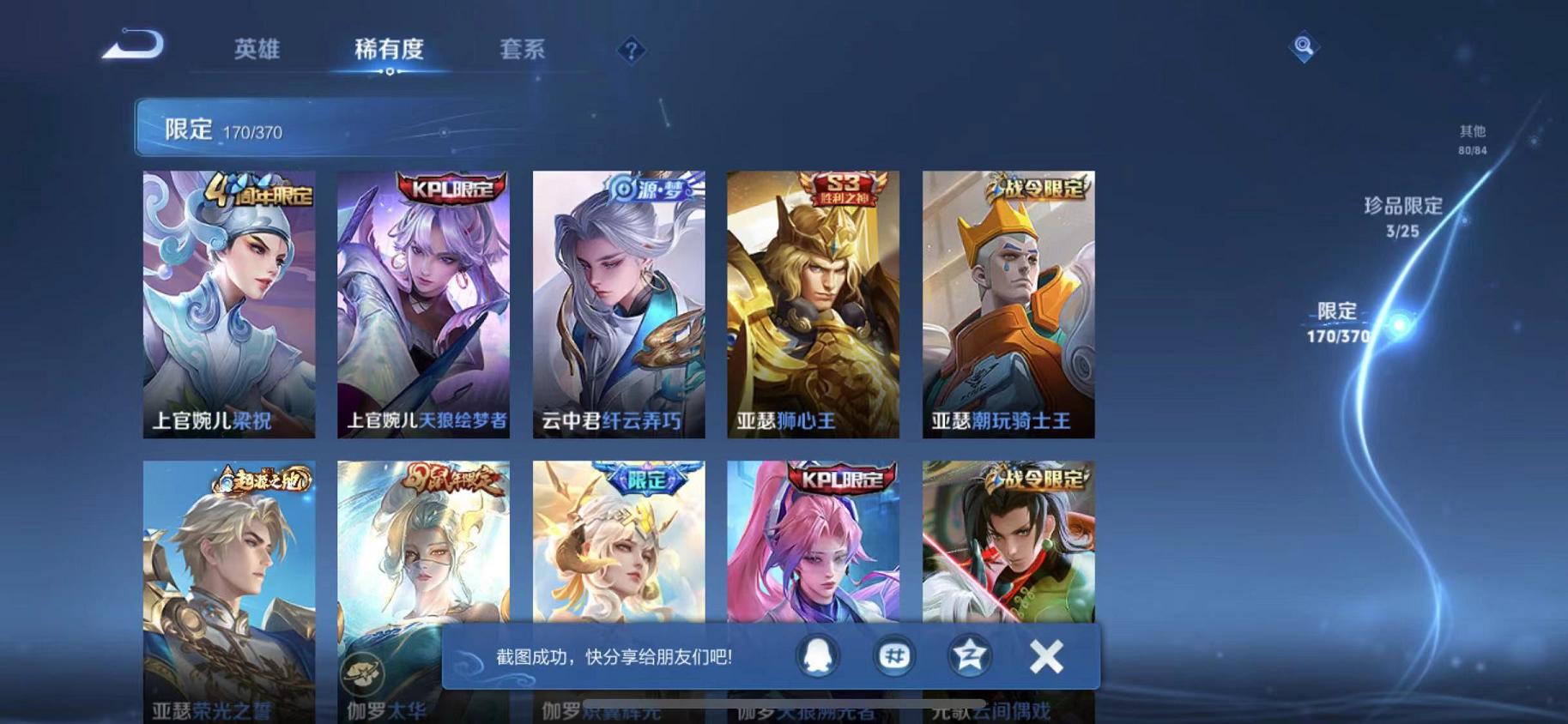Image resolution: width=1568 pixels, height=724 pixels.
Task: Share the screenshot to Qzone
Action: click(x=969, y=655)
